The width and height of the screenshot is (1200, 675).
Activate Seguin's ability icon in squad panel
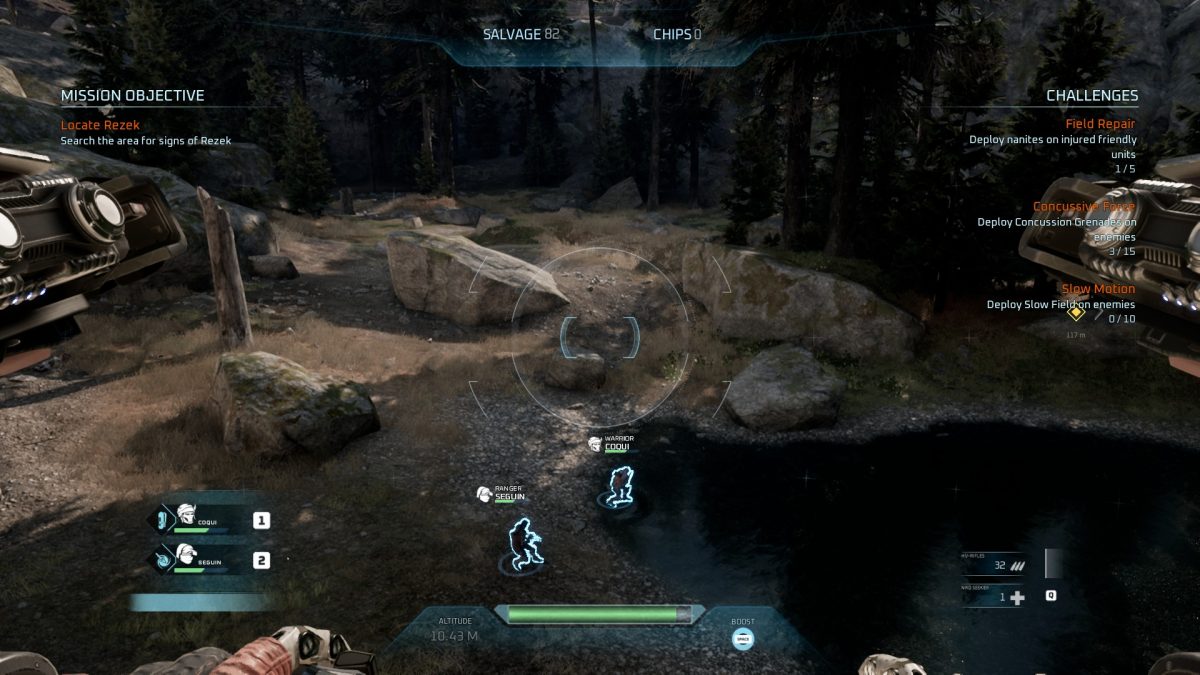click(x=160, y=560)
